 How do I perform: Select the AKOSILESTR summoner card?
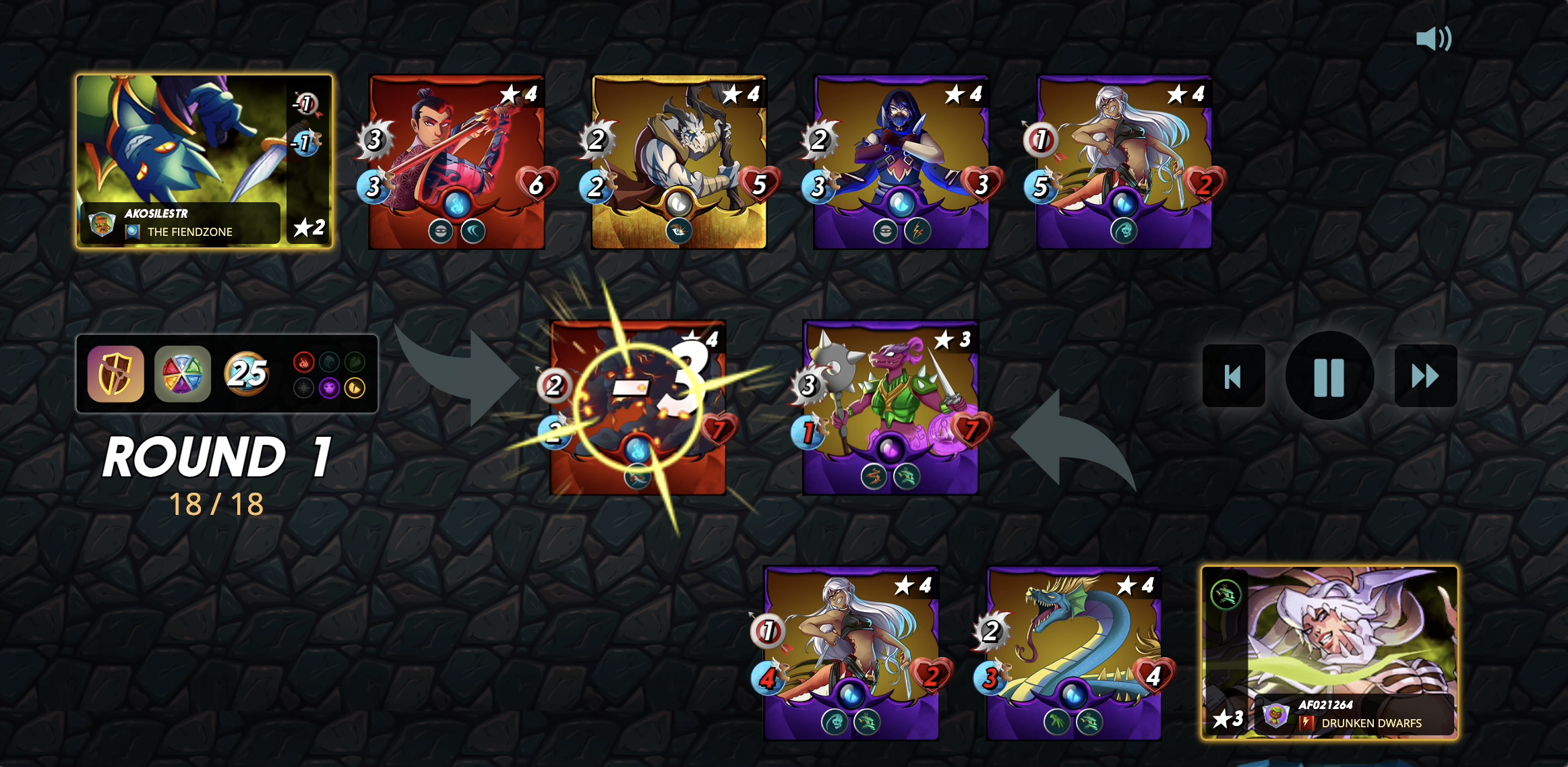point(204,161)
